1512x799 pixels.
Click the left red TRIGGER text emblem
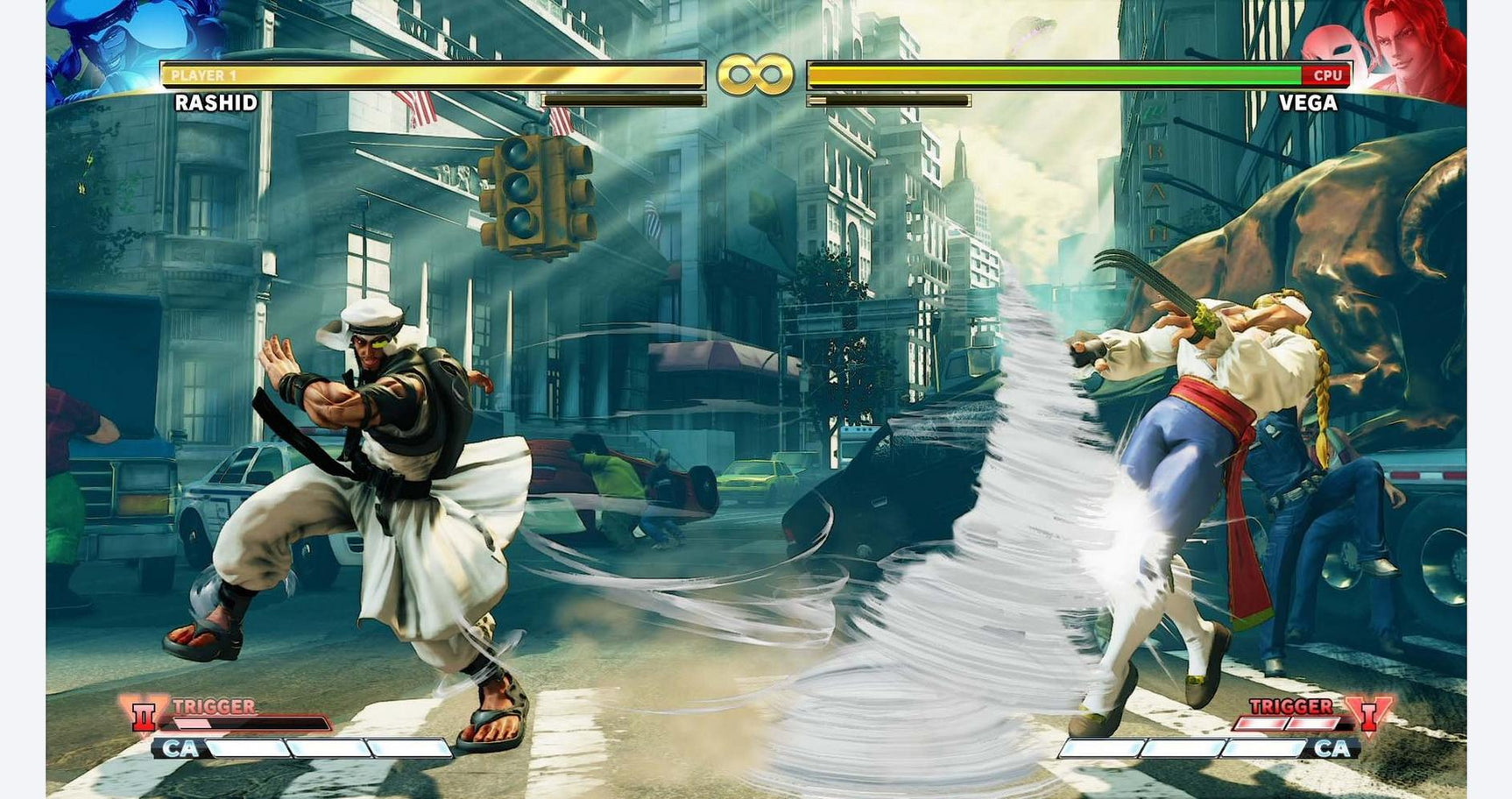215,704
